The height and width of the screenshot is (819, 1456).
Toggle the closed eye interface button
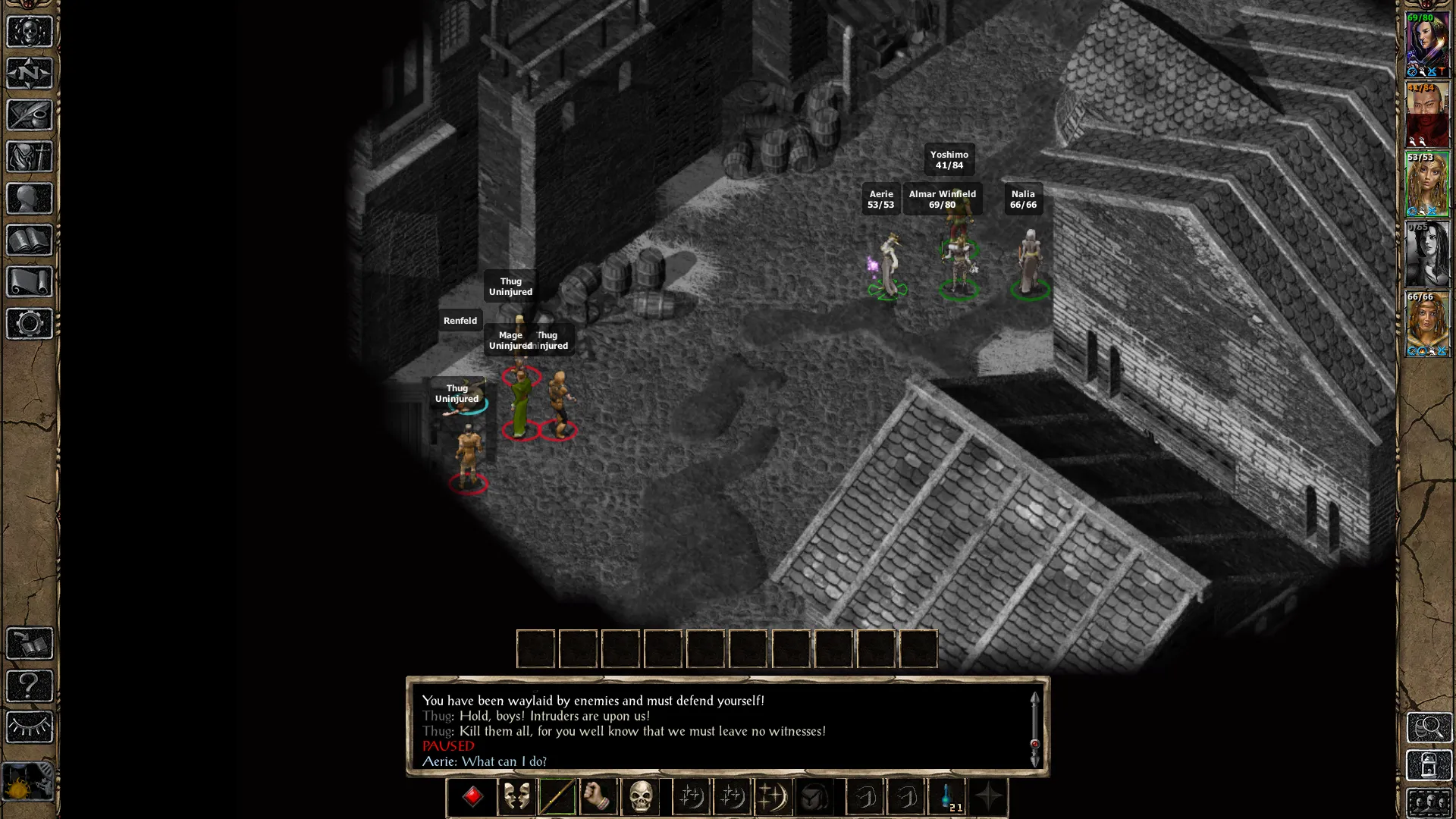click(30, 727)
